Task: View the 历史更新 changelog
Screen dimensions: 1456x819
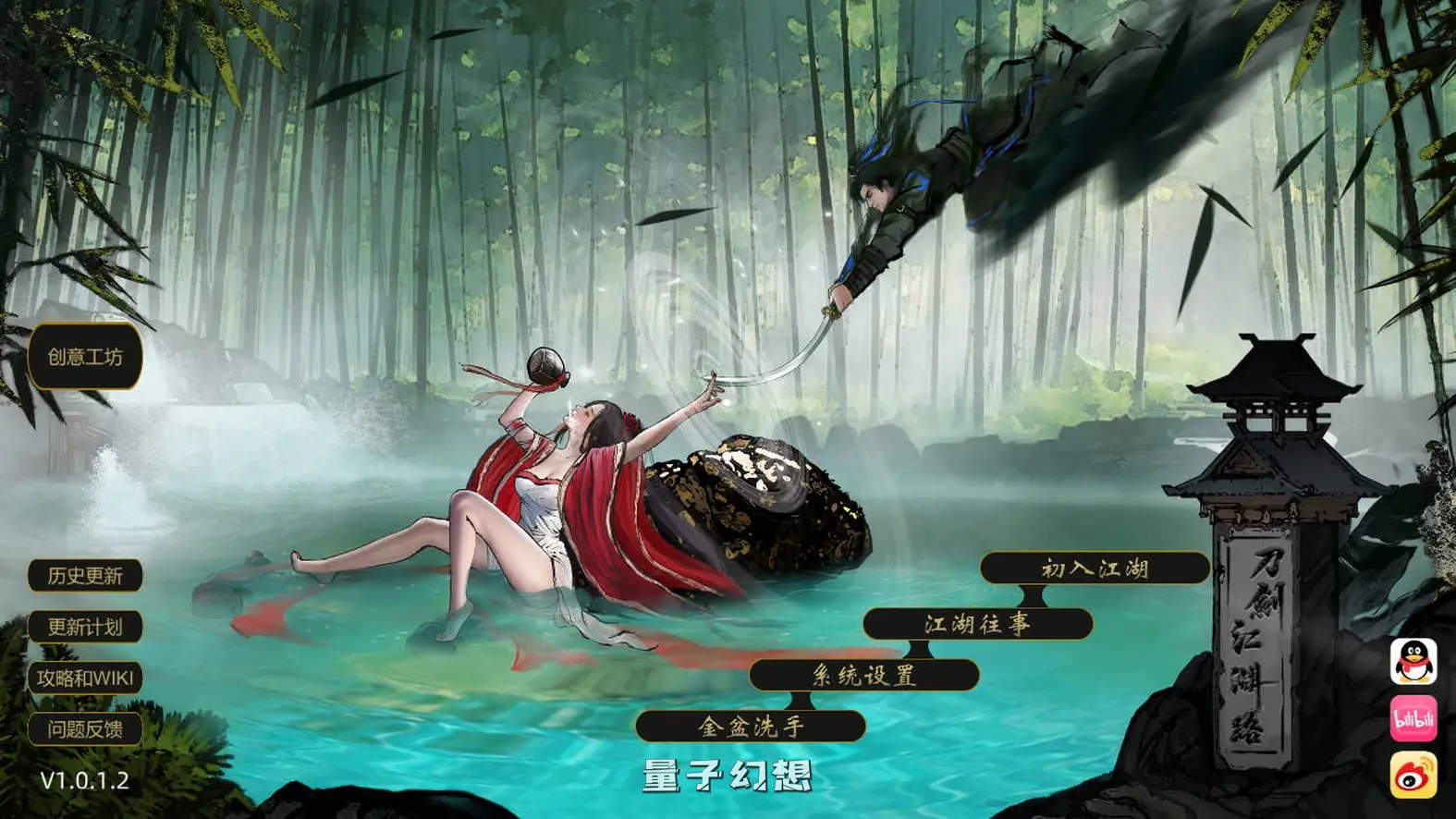Action: tap(86, 576)
